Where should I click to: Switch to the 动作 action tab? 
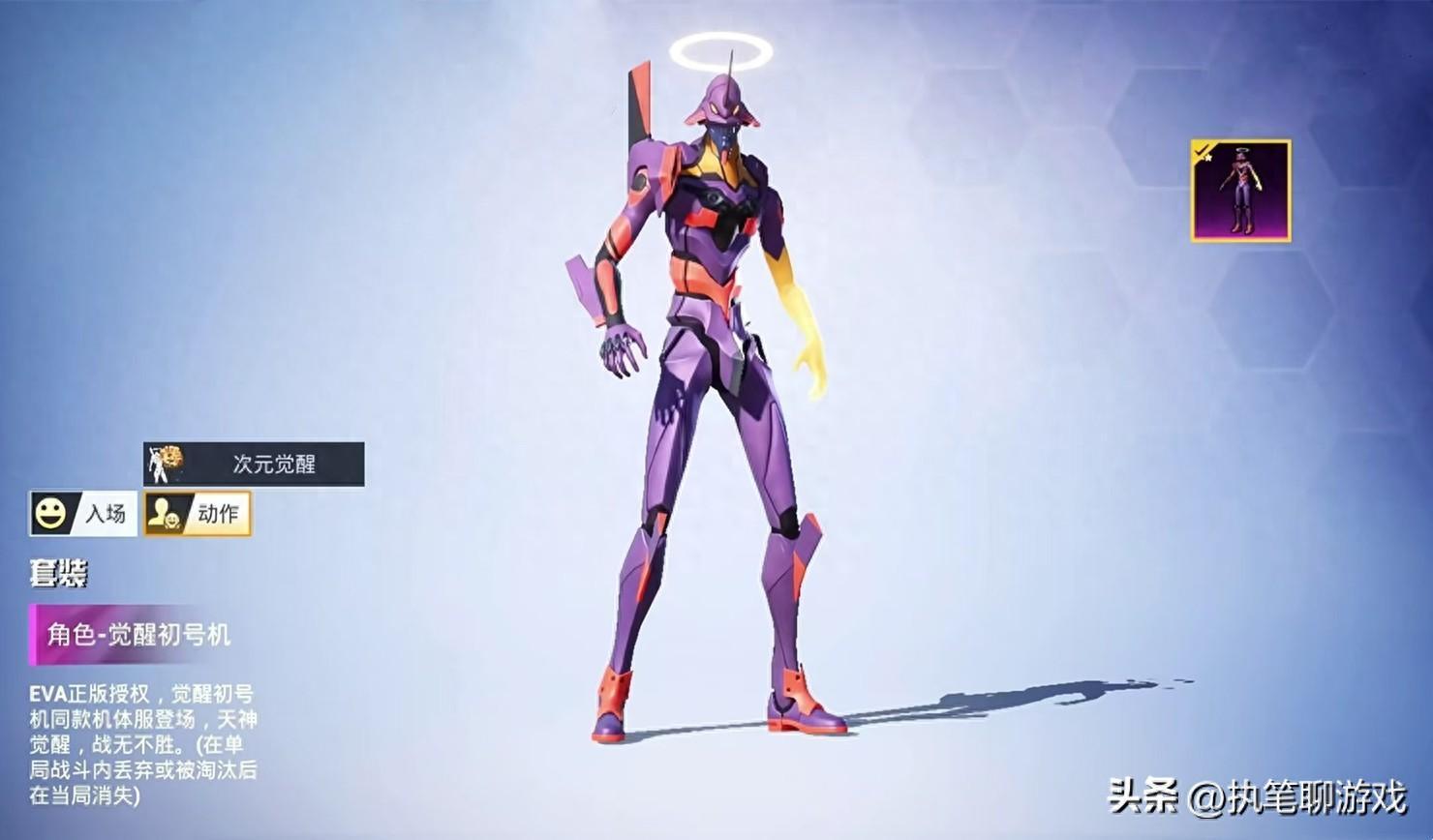(198, 513)
